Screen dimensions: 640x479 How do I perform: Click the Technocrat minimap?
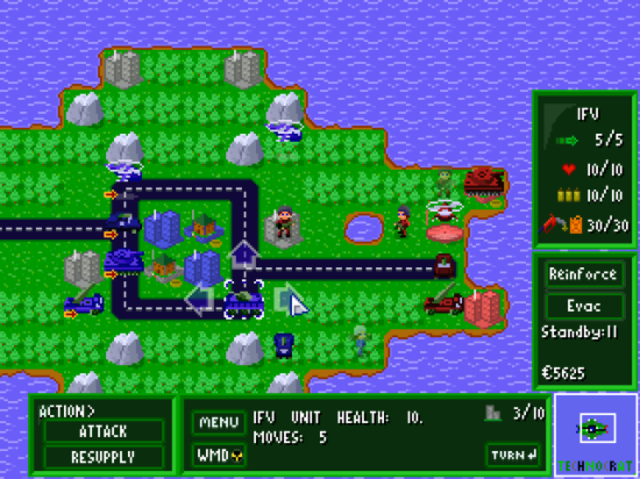(596, 433)
